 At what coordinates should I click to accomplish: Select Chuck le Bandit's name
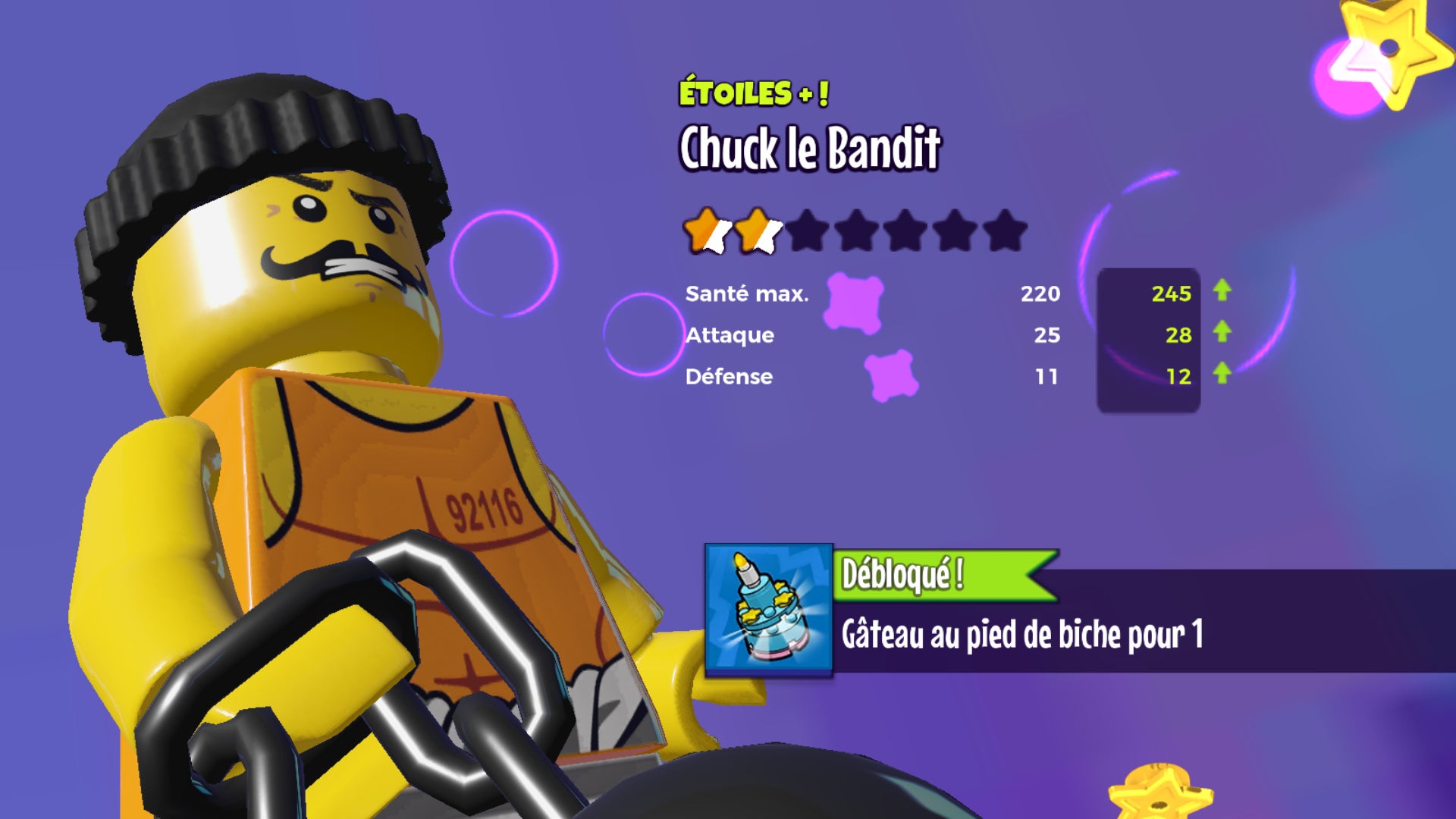click(808, 152)
